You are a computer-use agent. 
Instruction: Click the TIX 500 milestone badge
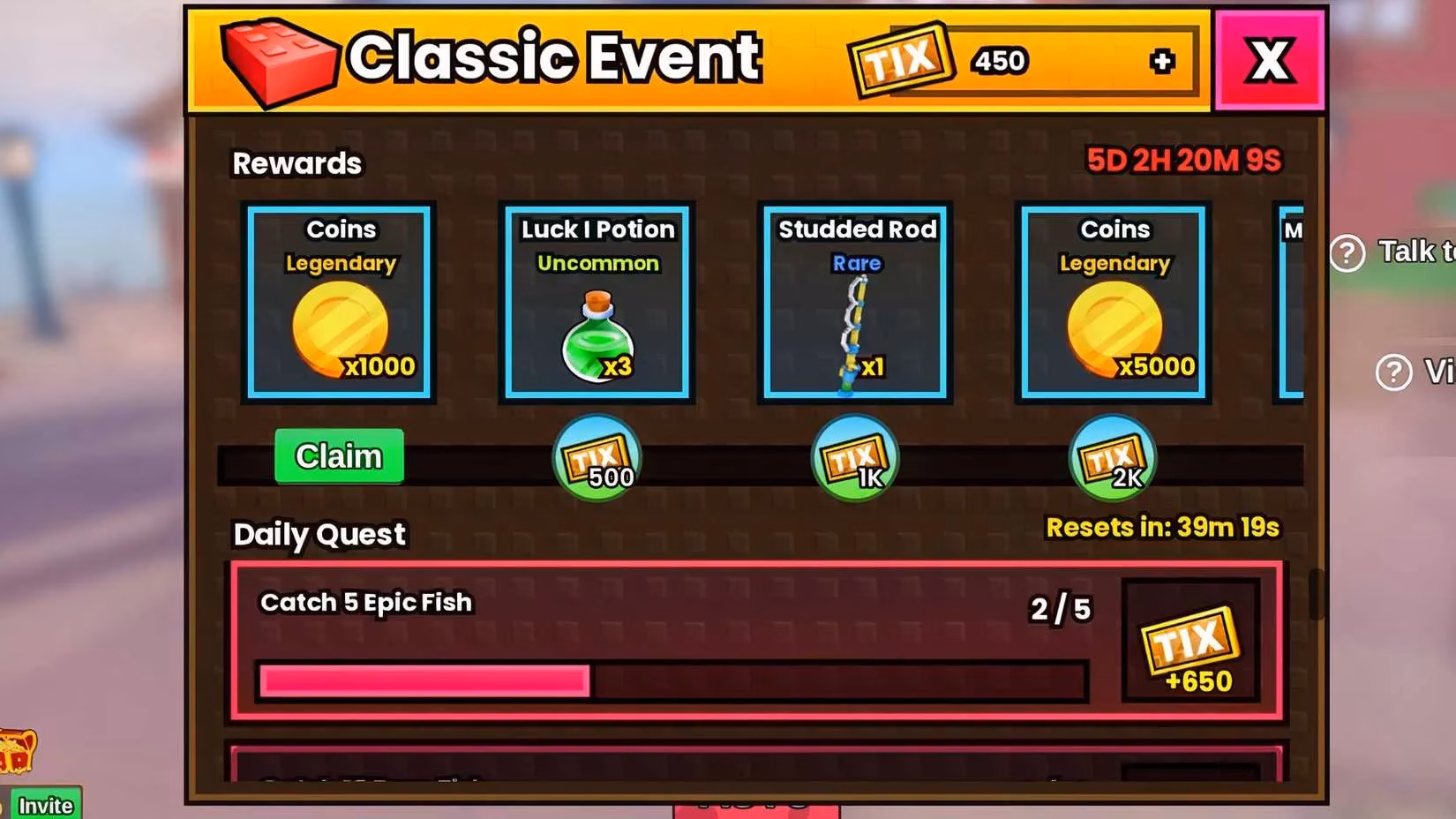(596, 457)
